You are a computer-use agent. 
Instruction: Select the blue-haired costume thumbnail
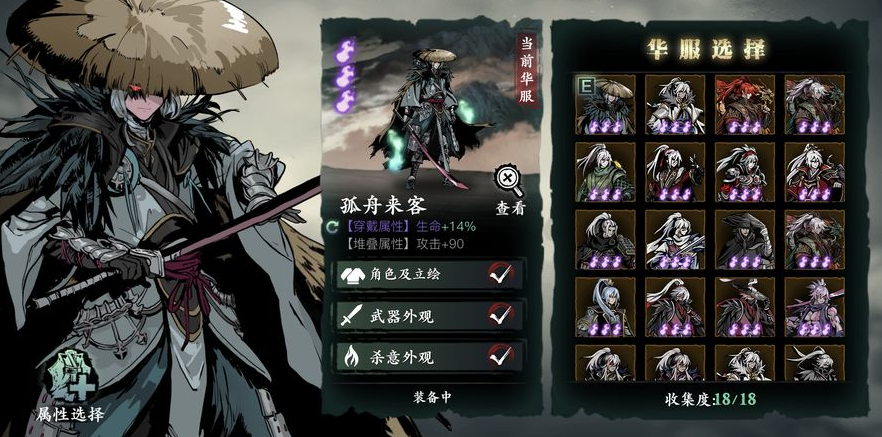[x=607, y=306]
